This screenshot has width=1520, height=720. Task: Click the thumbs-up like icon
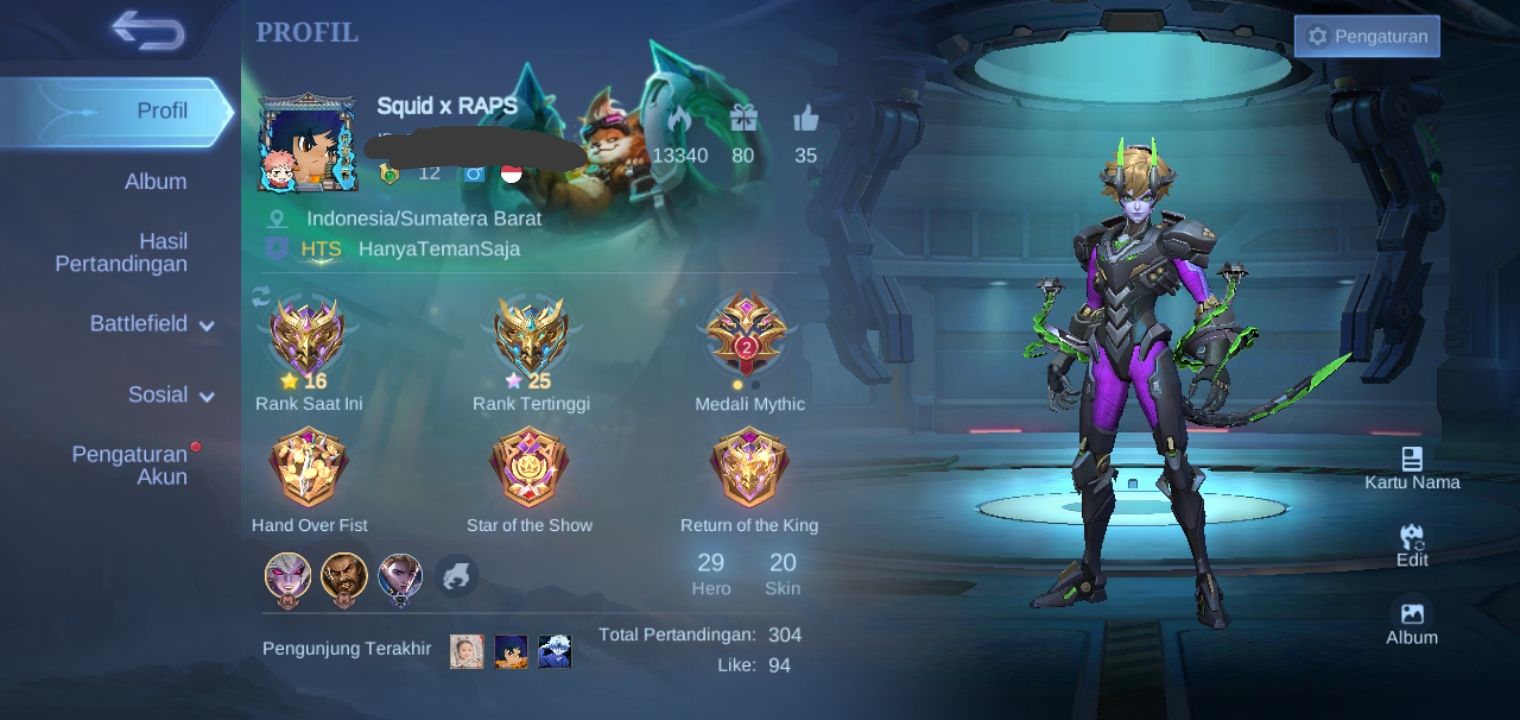pos(806,121)
